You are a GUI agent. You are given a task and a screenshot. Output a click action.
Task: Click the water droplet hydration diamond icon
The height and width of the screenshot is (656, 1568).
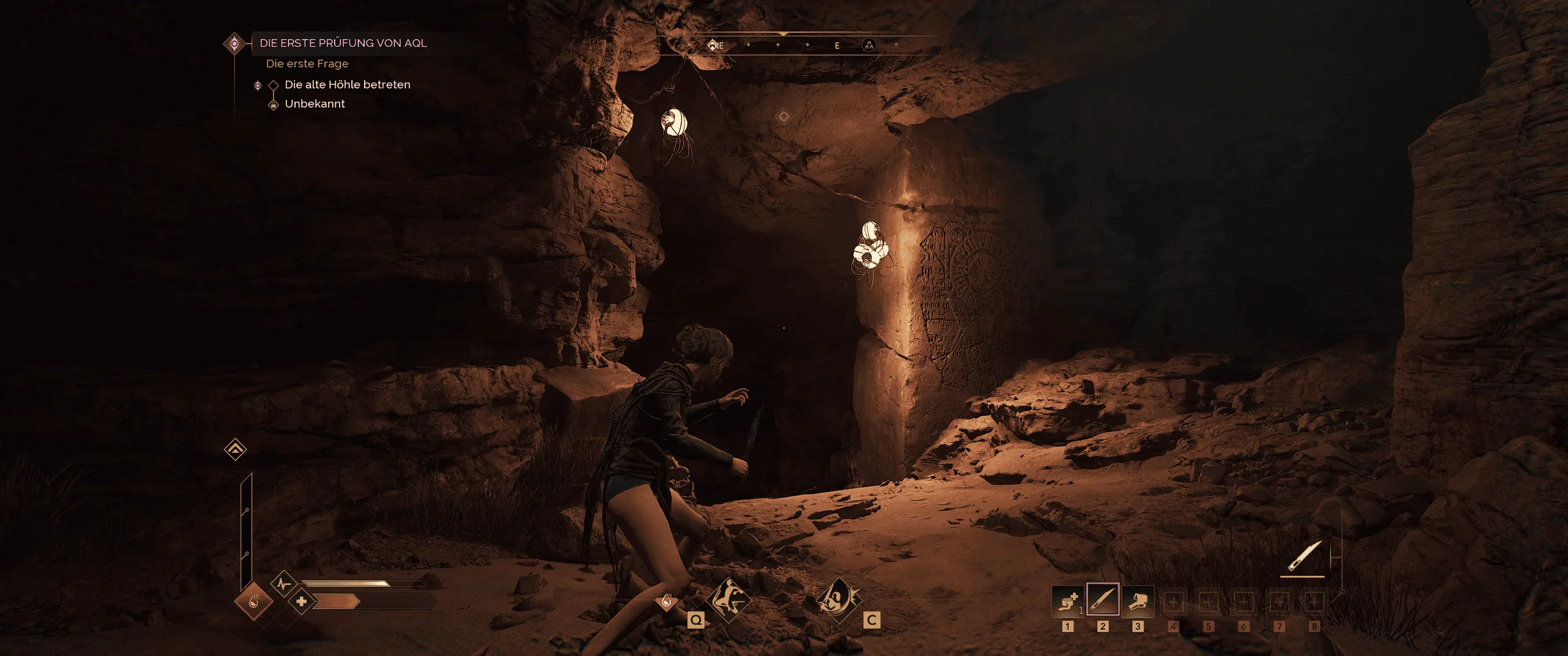[x=253, y=602]
